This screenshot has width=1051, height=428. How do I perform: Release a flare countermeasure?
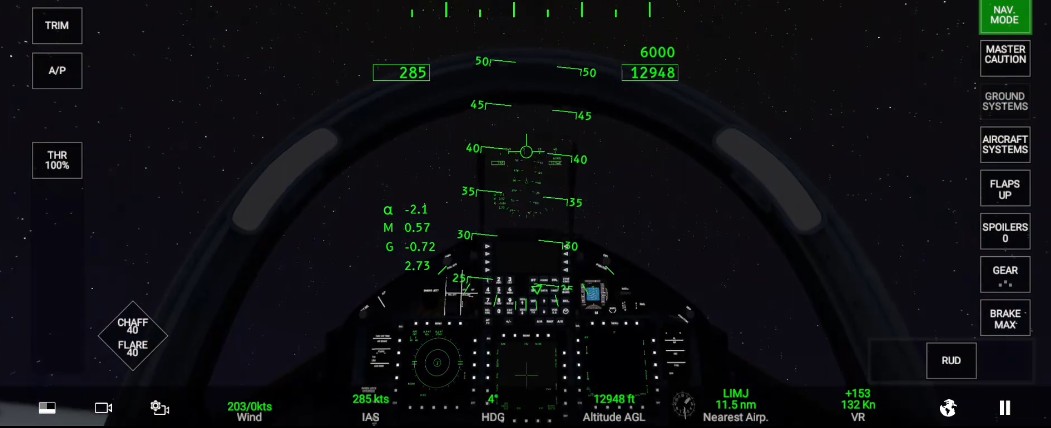tap(133, 348)
